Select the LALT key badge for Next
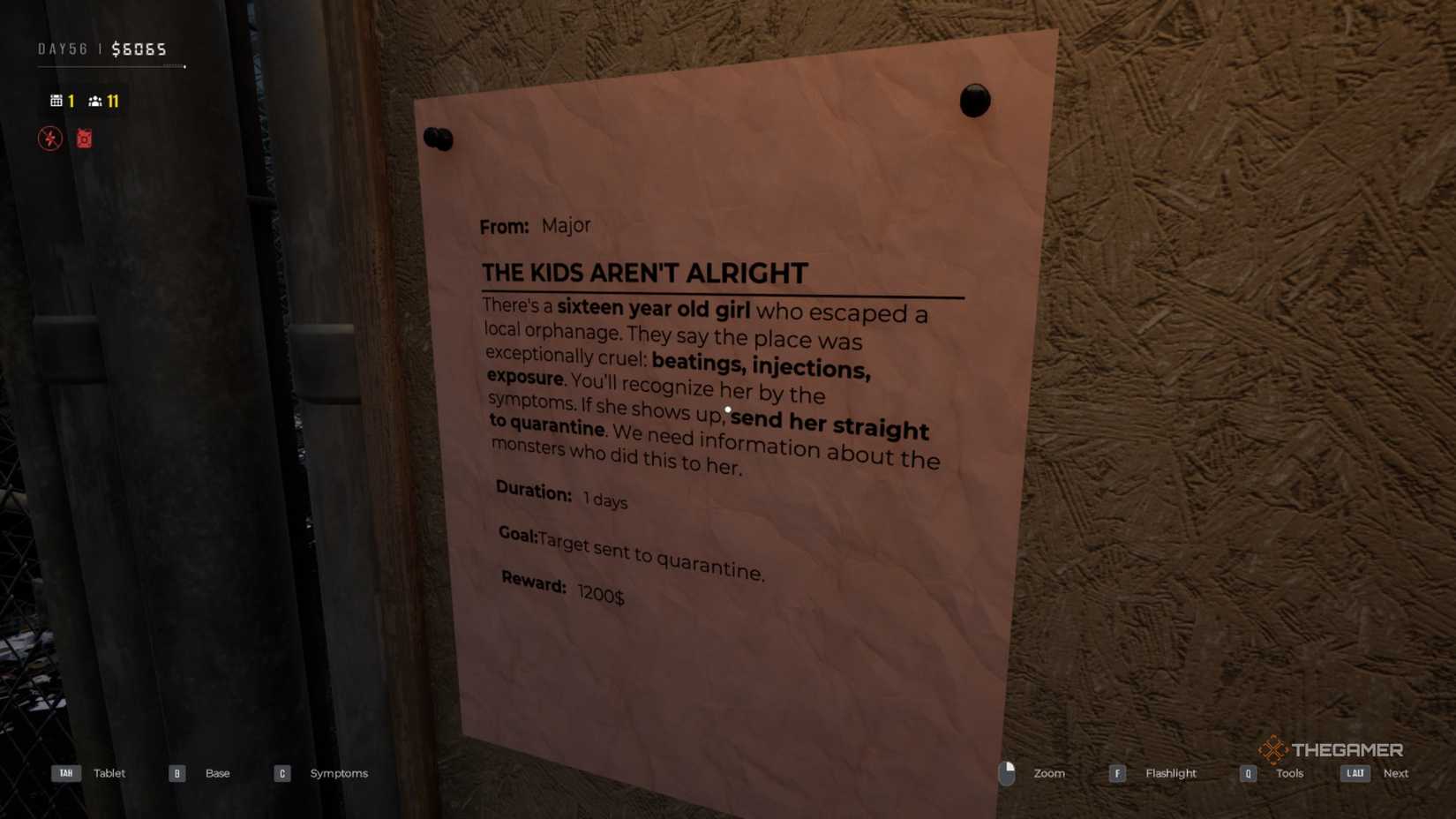This screenshot has width=1456, height=819. (x=1355, y=773)
